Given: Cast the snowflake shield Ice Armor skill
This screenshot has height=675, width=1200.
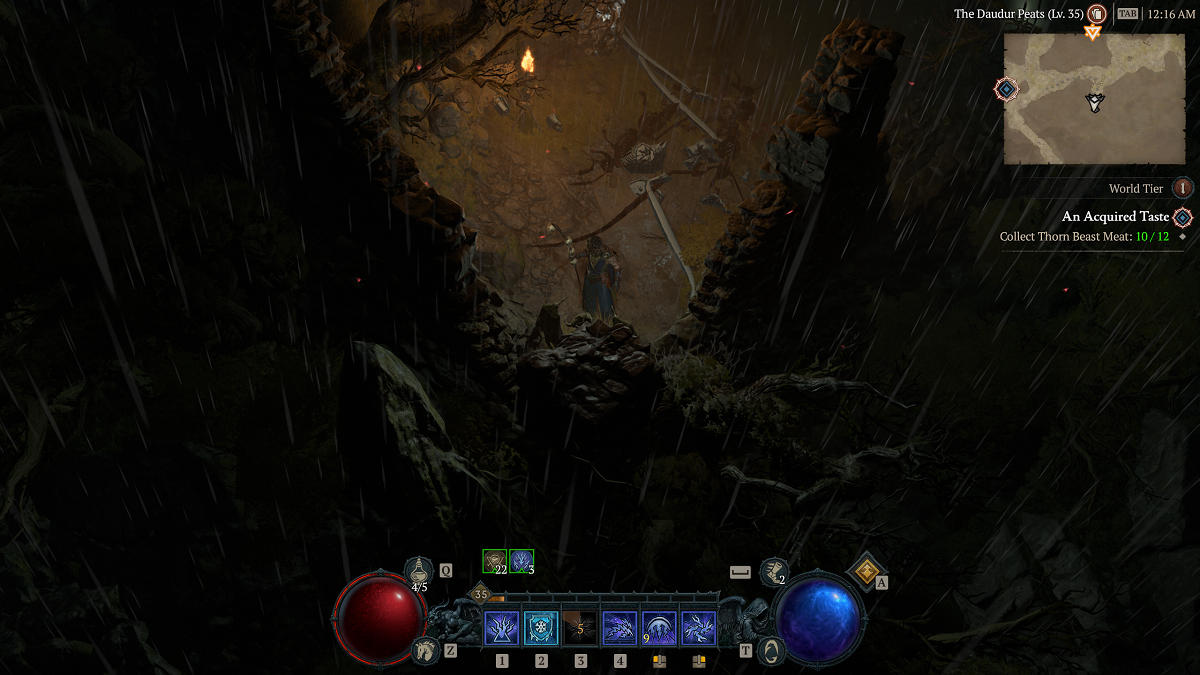Looking at the screenshot, I should click(x=541, y=628).
